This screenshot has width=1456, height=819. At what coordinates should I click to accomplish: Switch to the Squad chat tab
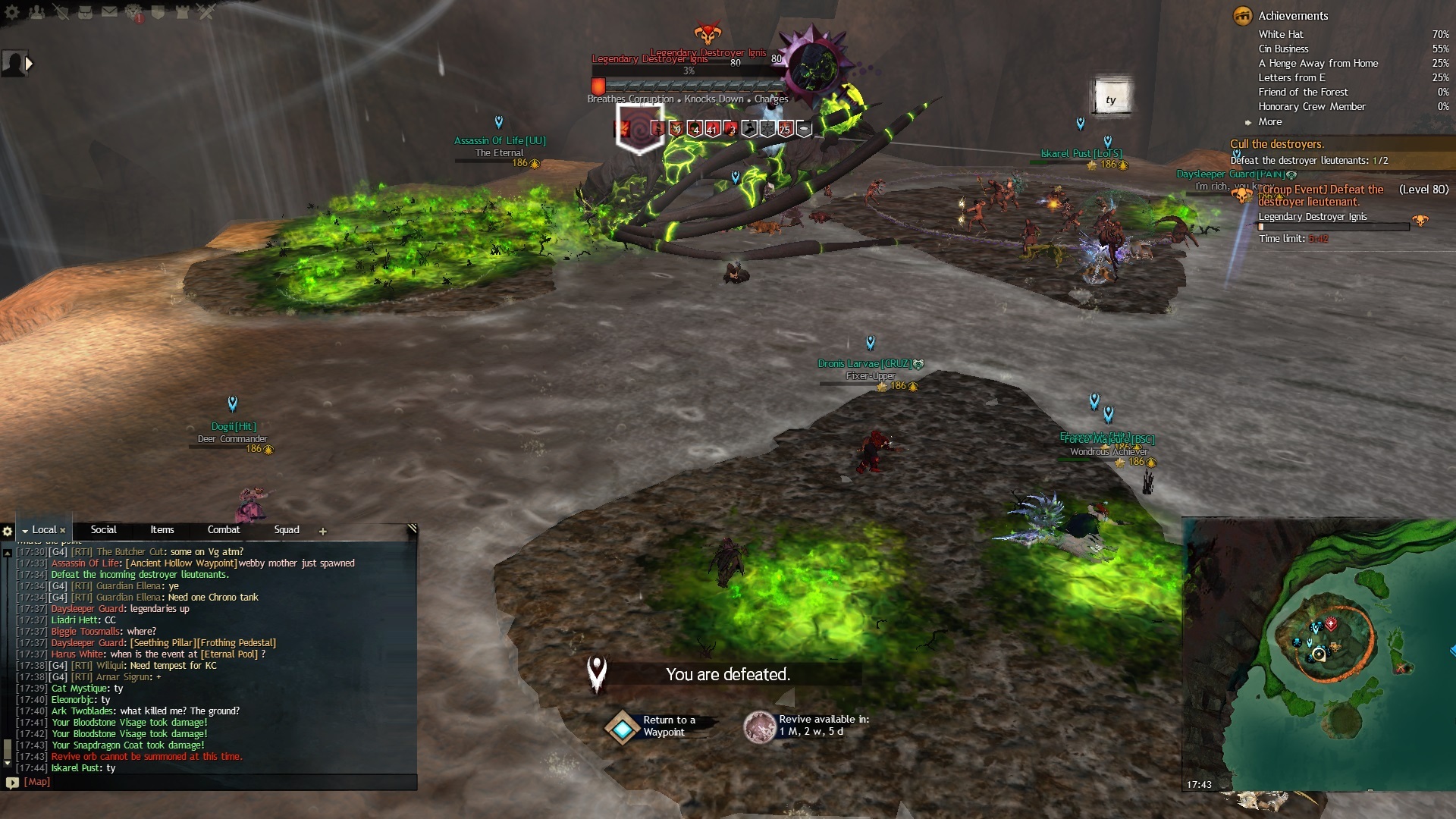pos(286,530)
